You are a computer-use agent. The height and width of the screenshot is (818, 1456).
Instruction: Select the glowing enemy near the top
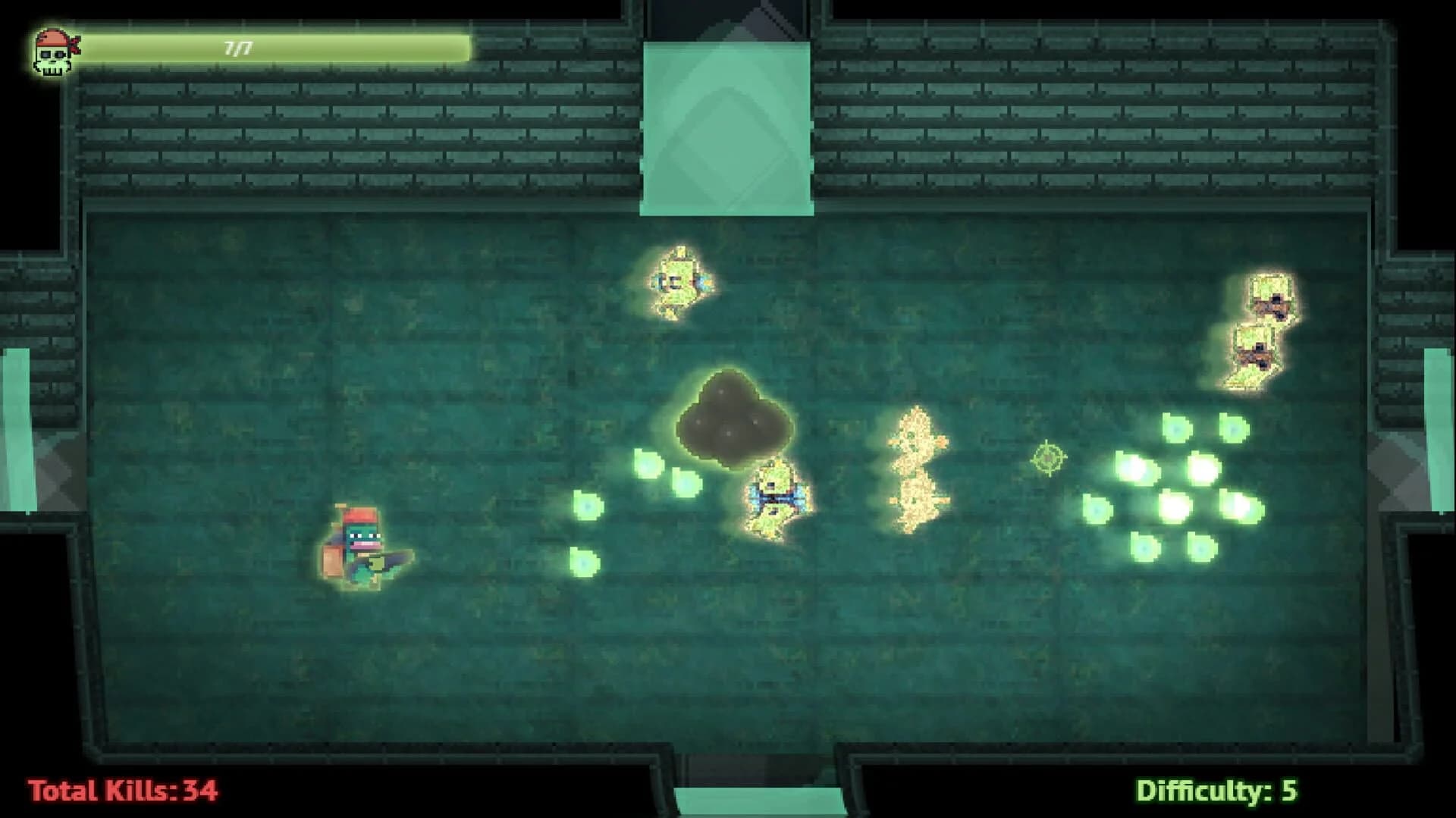pos(677,281)
